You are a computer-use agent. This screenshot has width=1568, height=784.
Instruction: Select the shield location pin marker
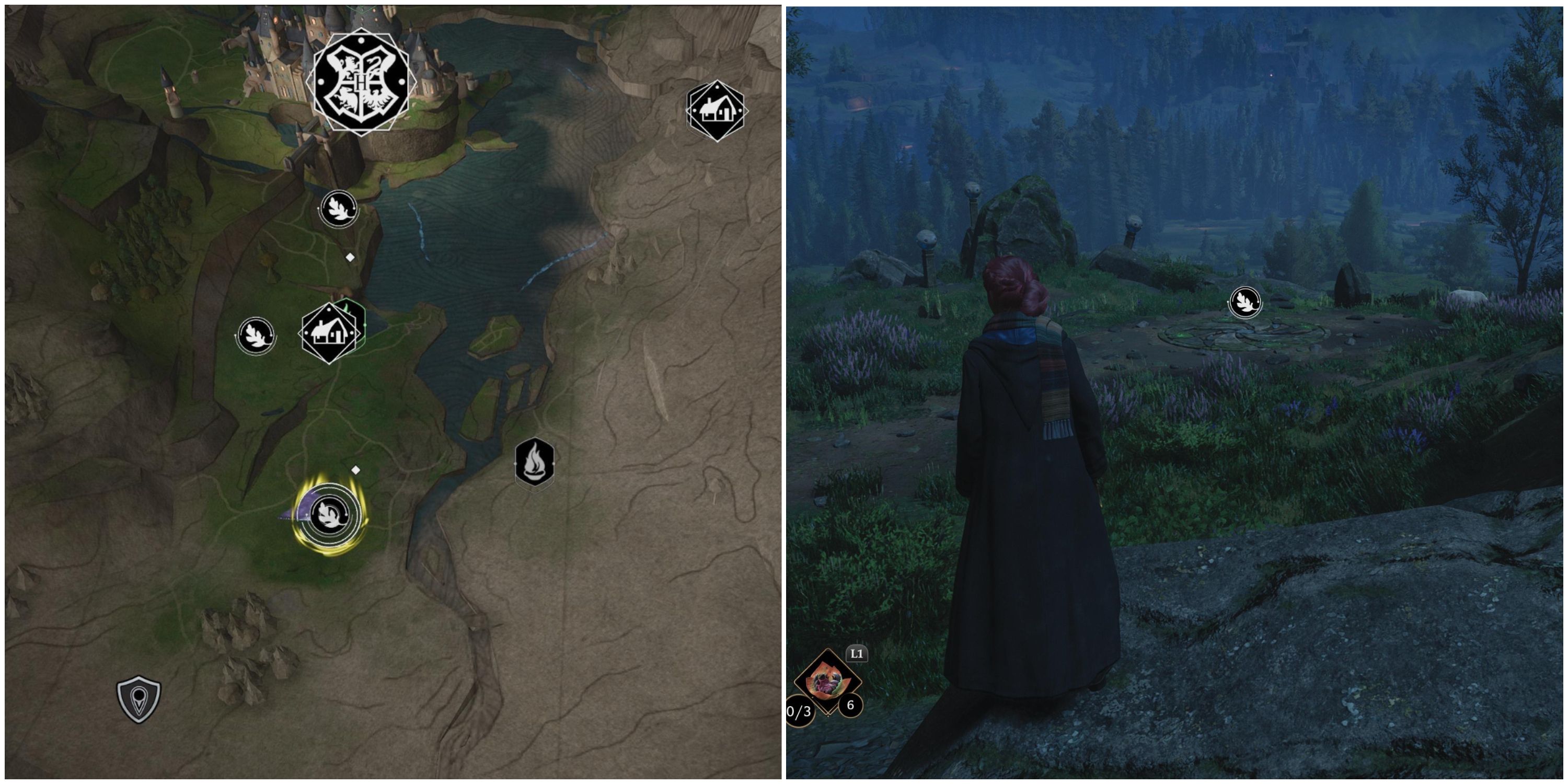coord(139,699)
